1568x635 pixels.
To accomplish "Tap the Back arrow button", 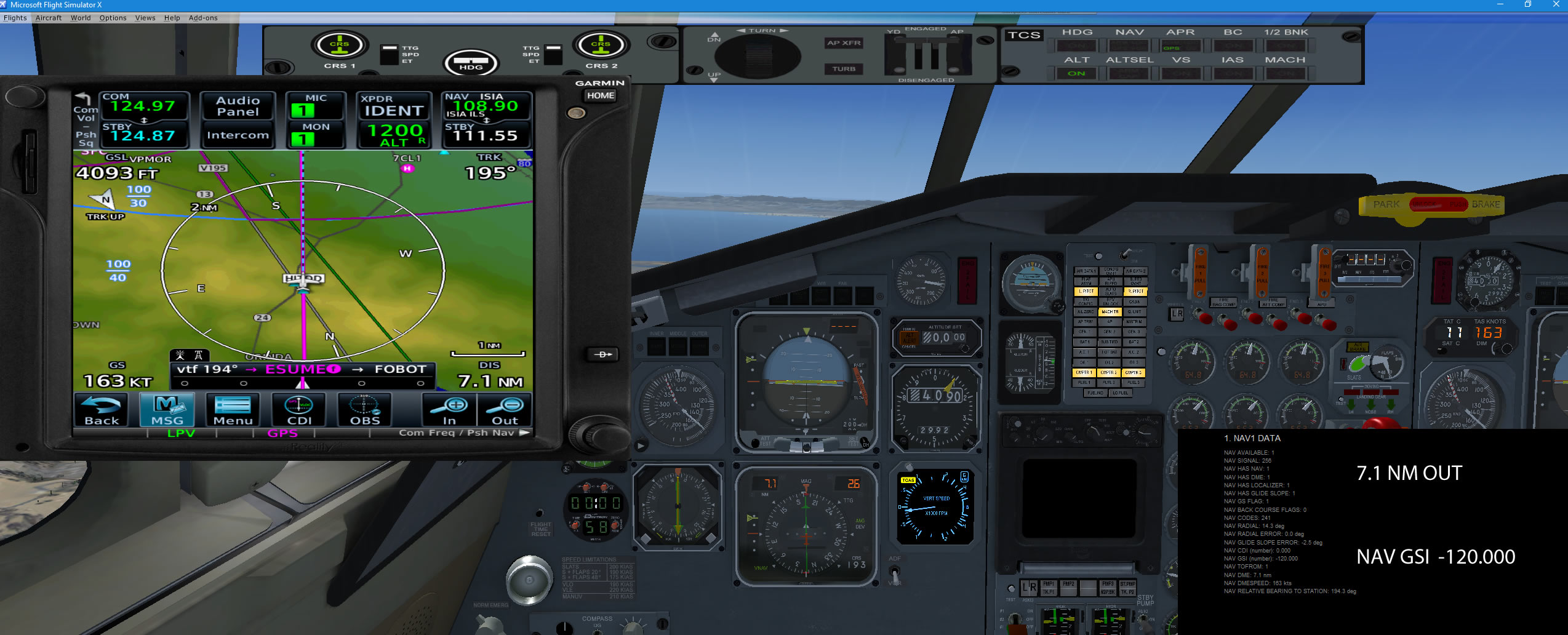I will [x=102, y=410].
